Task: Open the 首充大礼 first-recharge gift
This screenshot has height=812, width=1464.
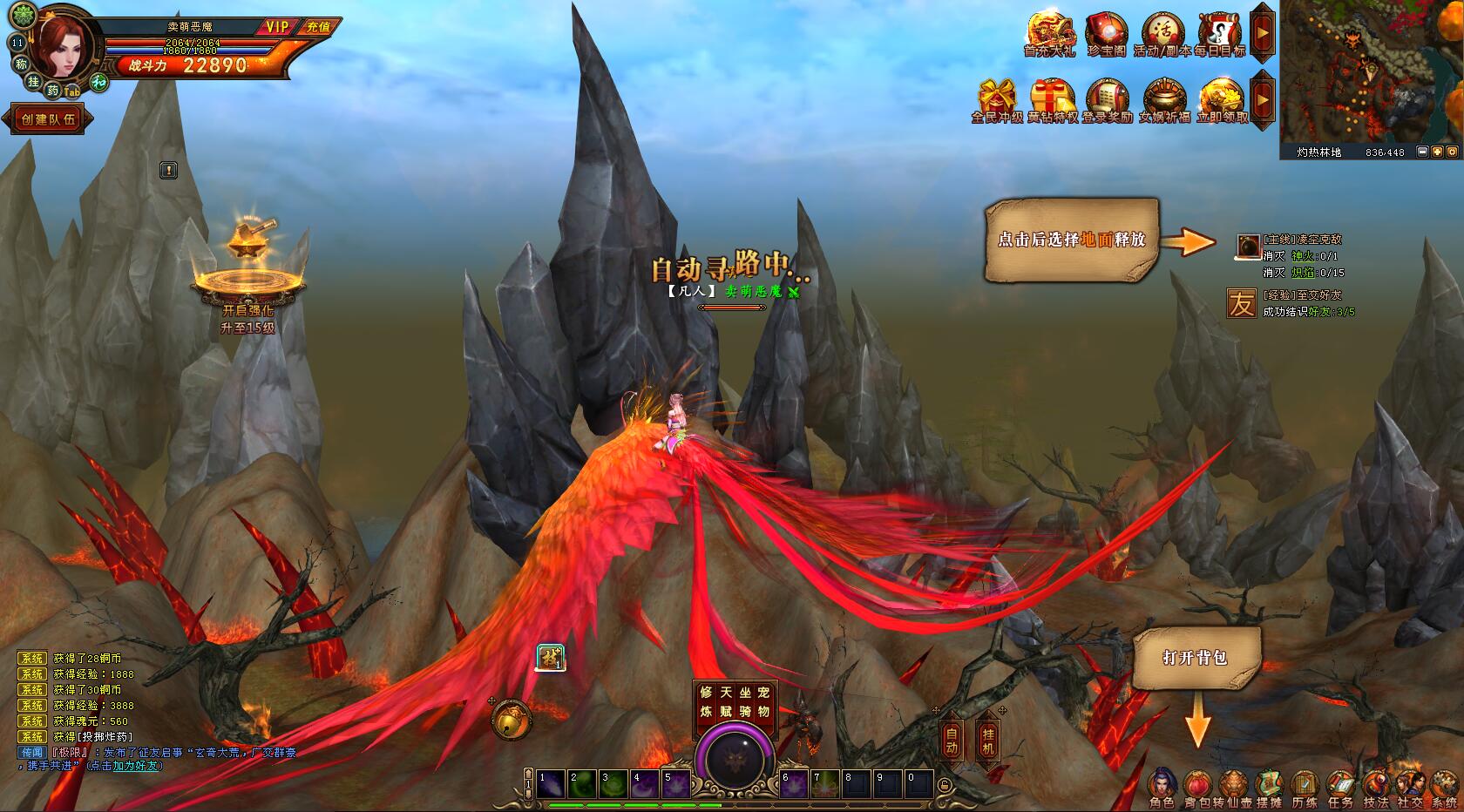Action: point(1049,35)
